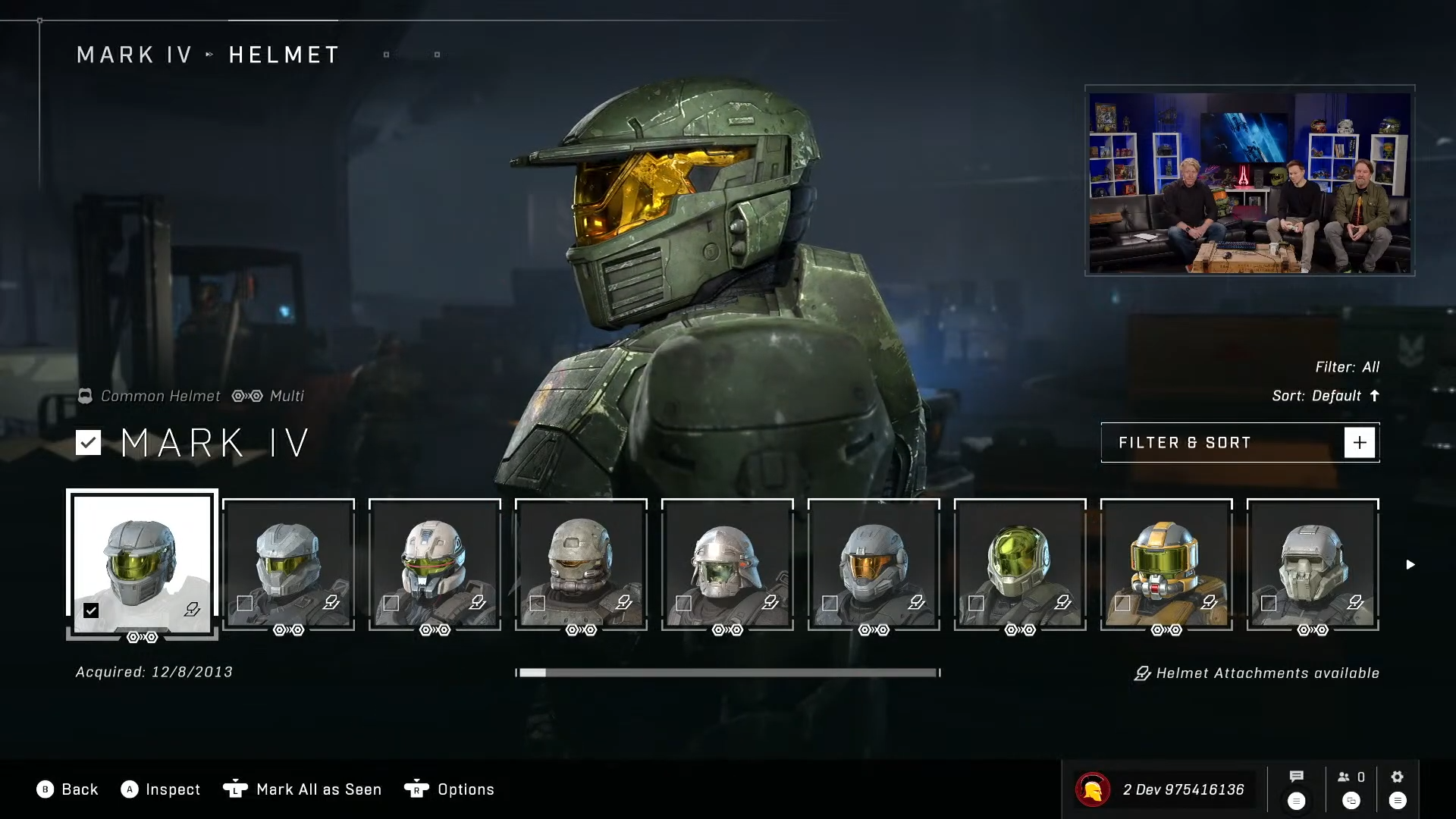The height and width of the screenshot is (819, 1456).
Task: Open the Filter & Sort panel
Action: (x=1239, y=443)
